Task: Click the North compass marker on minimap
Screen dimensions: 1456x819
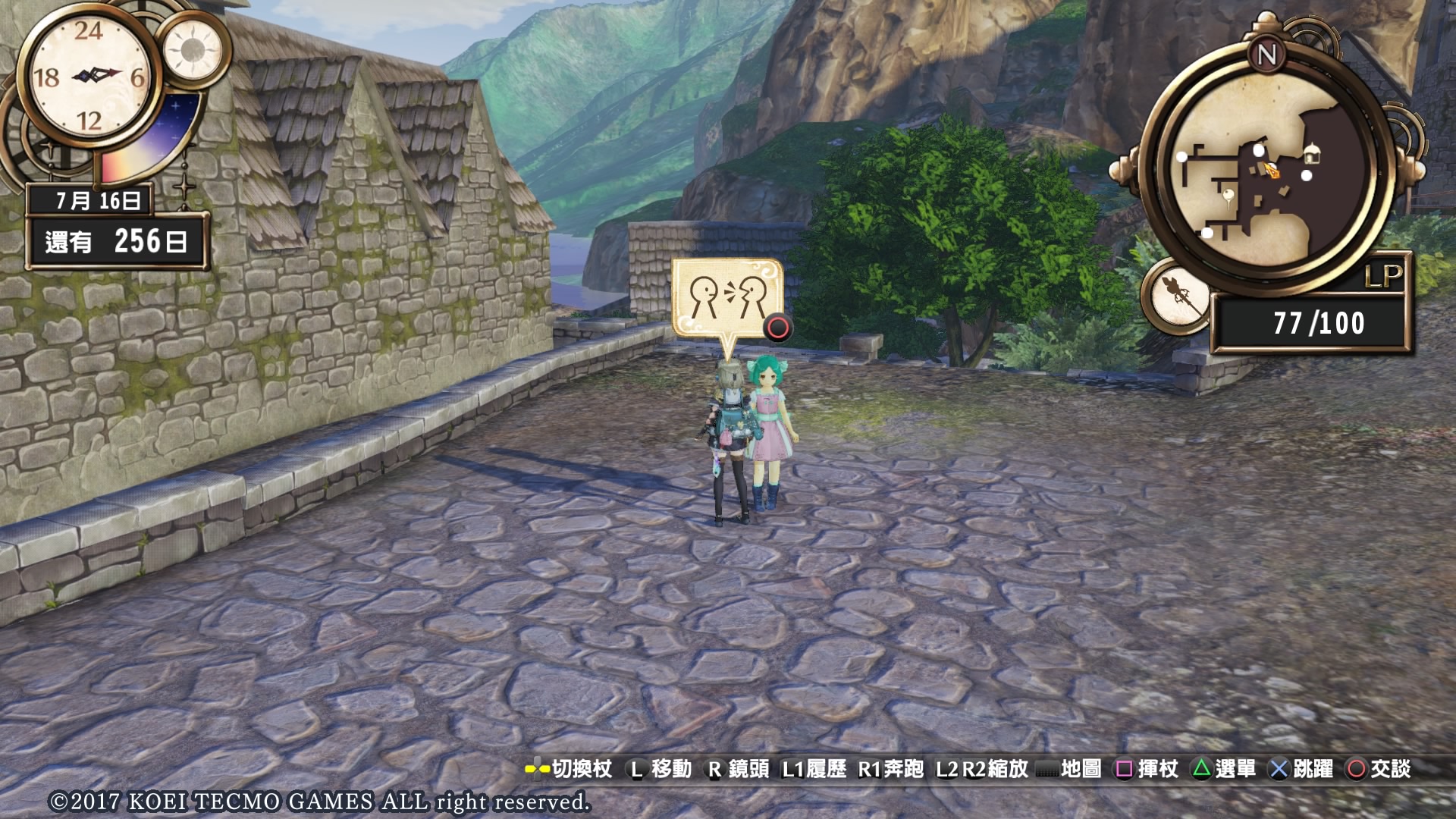Action: point(1267,55)
